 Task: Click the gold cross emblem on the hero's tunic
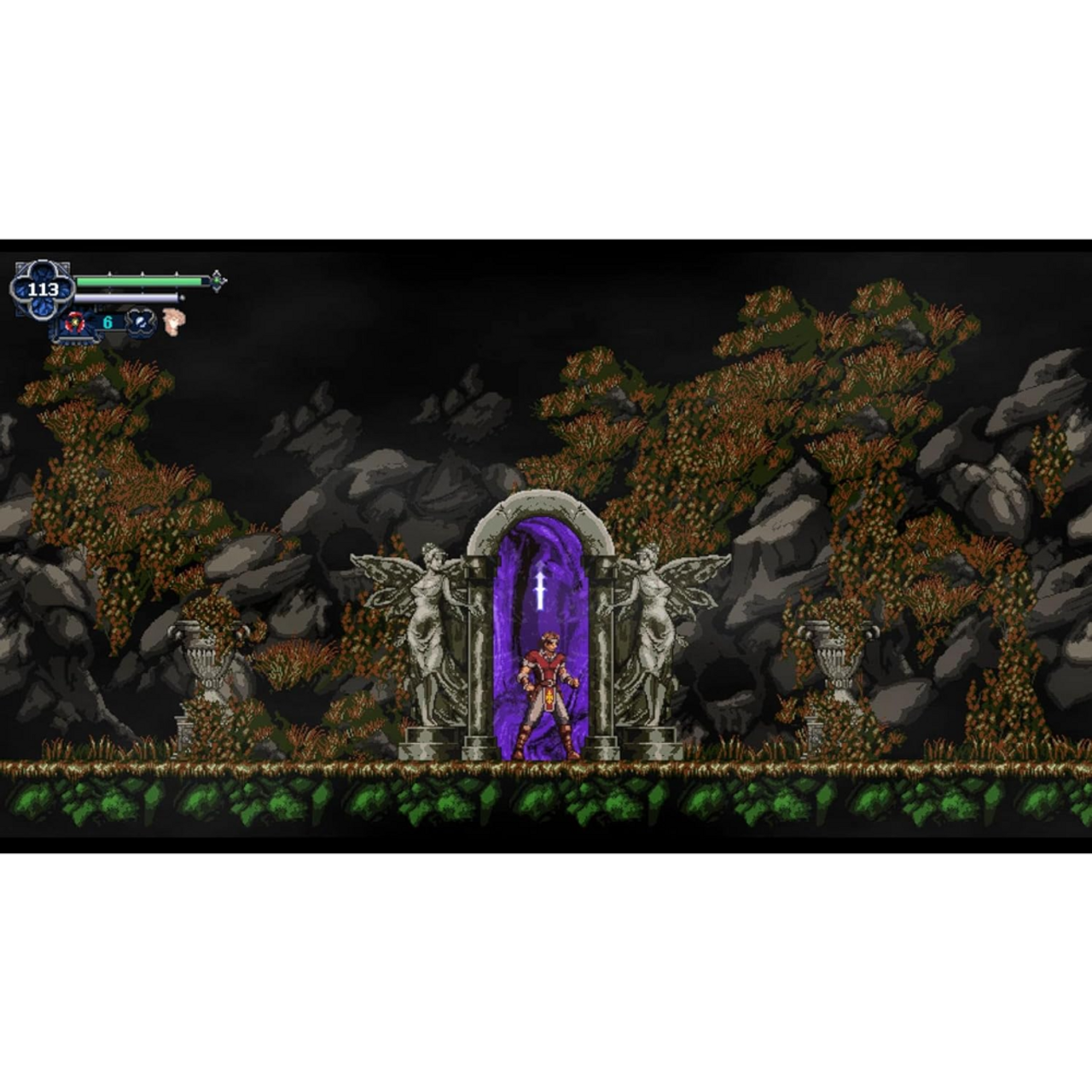547,700
